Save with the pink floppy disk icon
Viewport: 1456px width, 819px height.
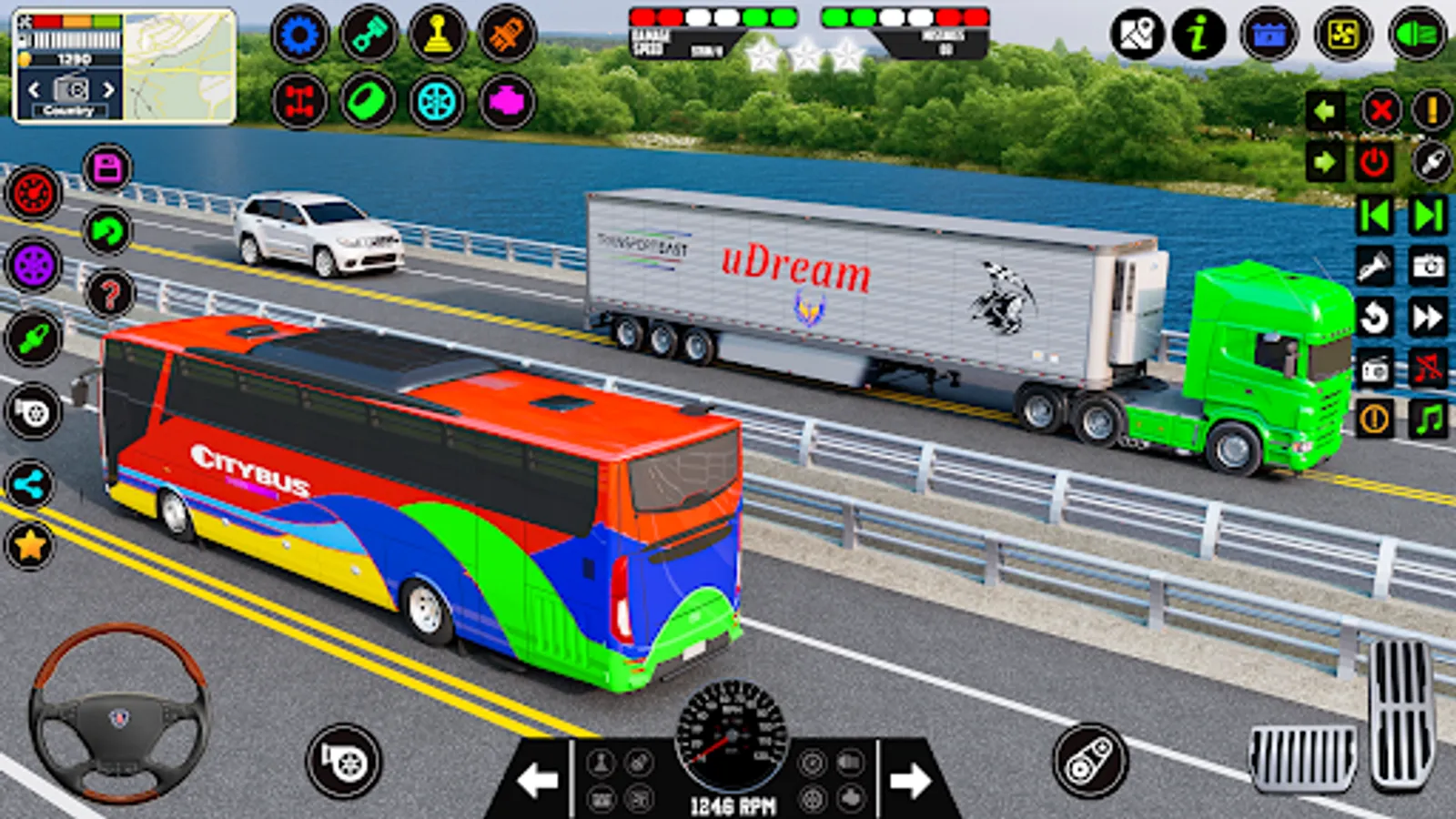107,168
